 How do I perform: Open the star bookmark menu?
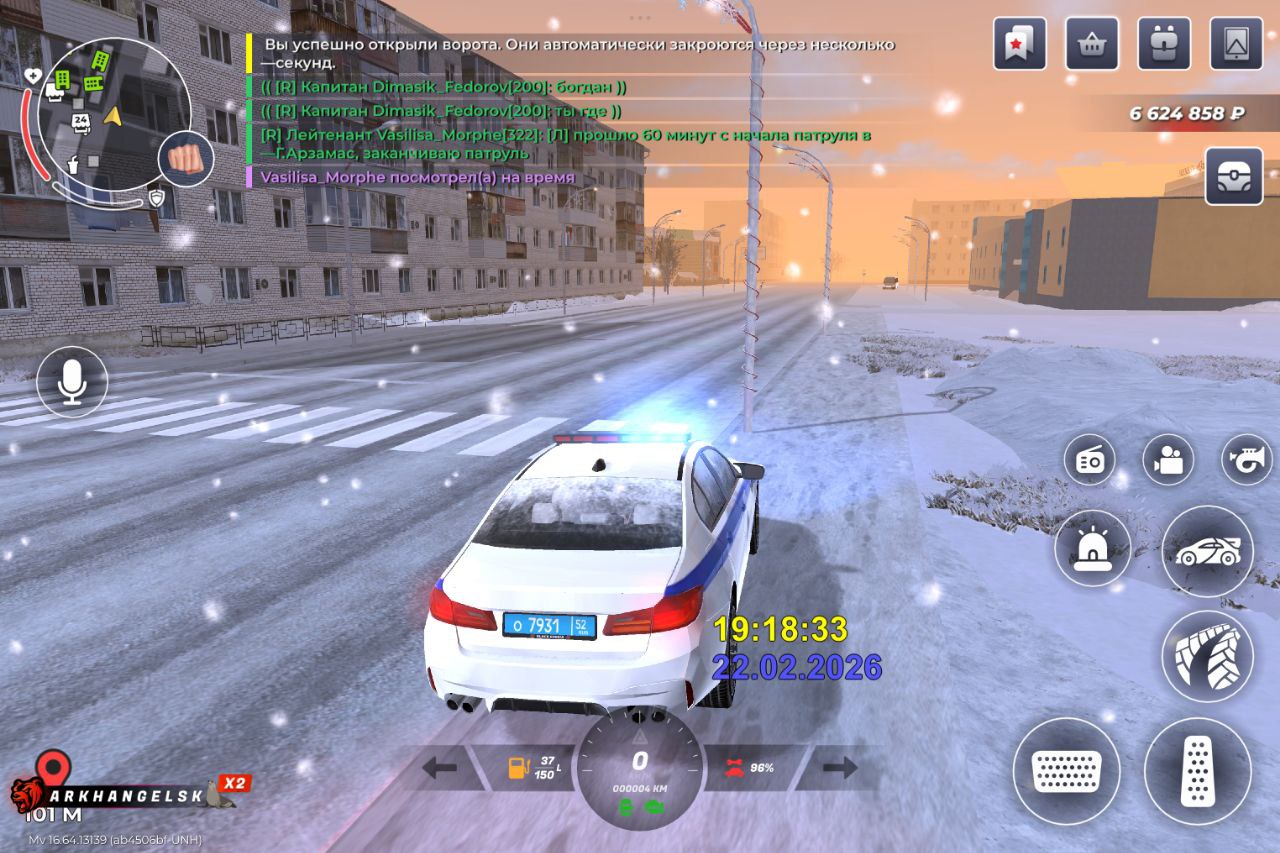pos(1019,44)
